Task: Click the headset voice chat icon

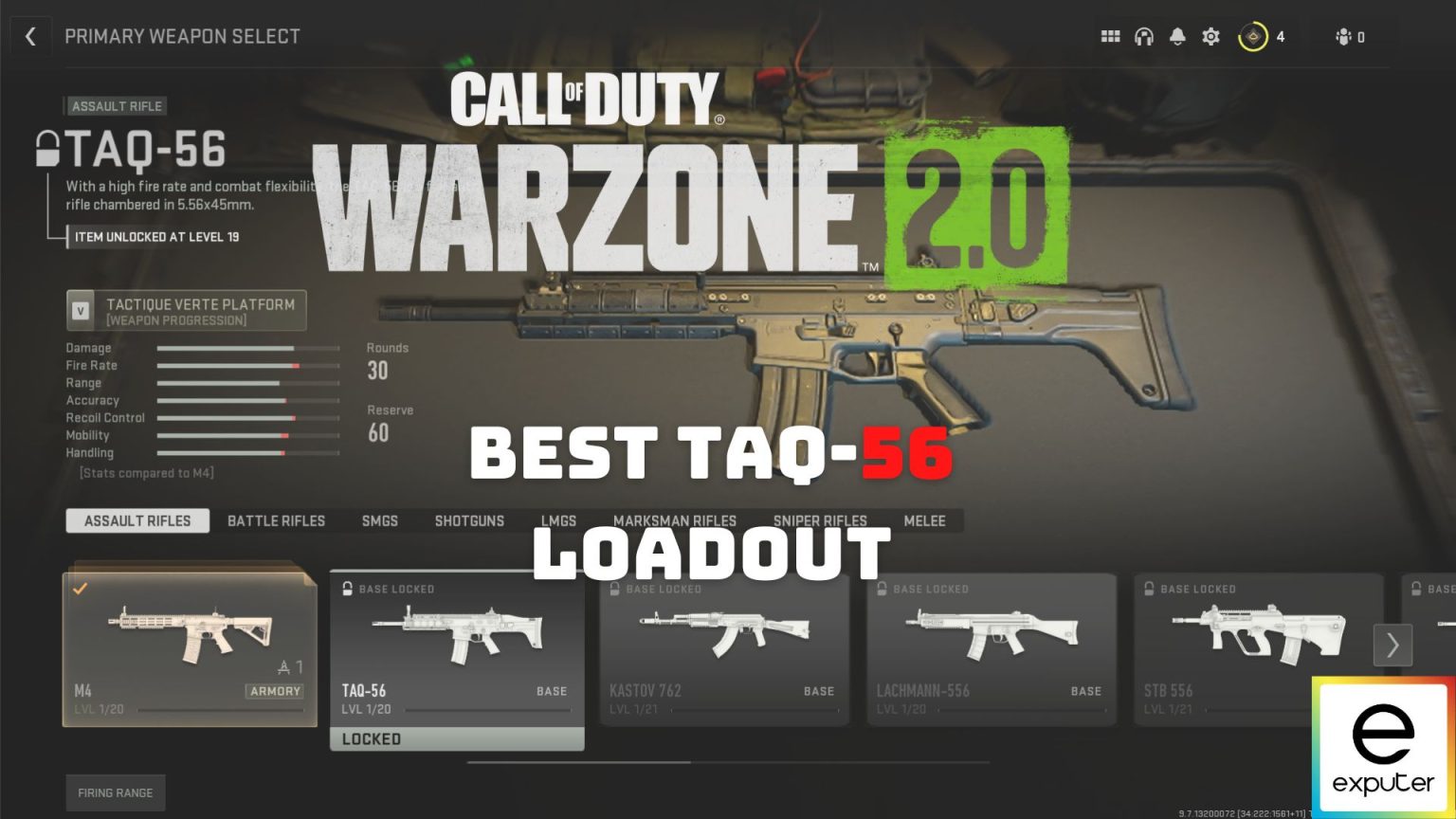Action: point(1144,36)
